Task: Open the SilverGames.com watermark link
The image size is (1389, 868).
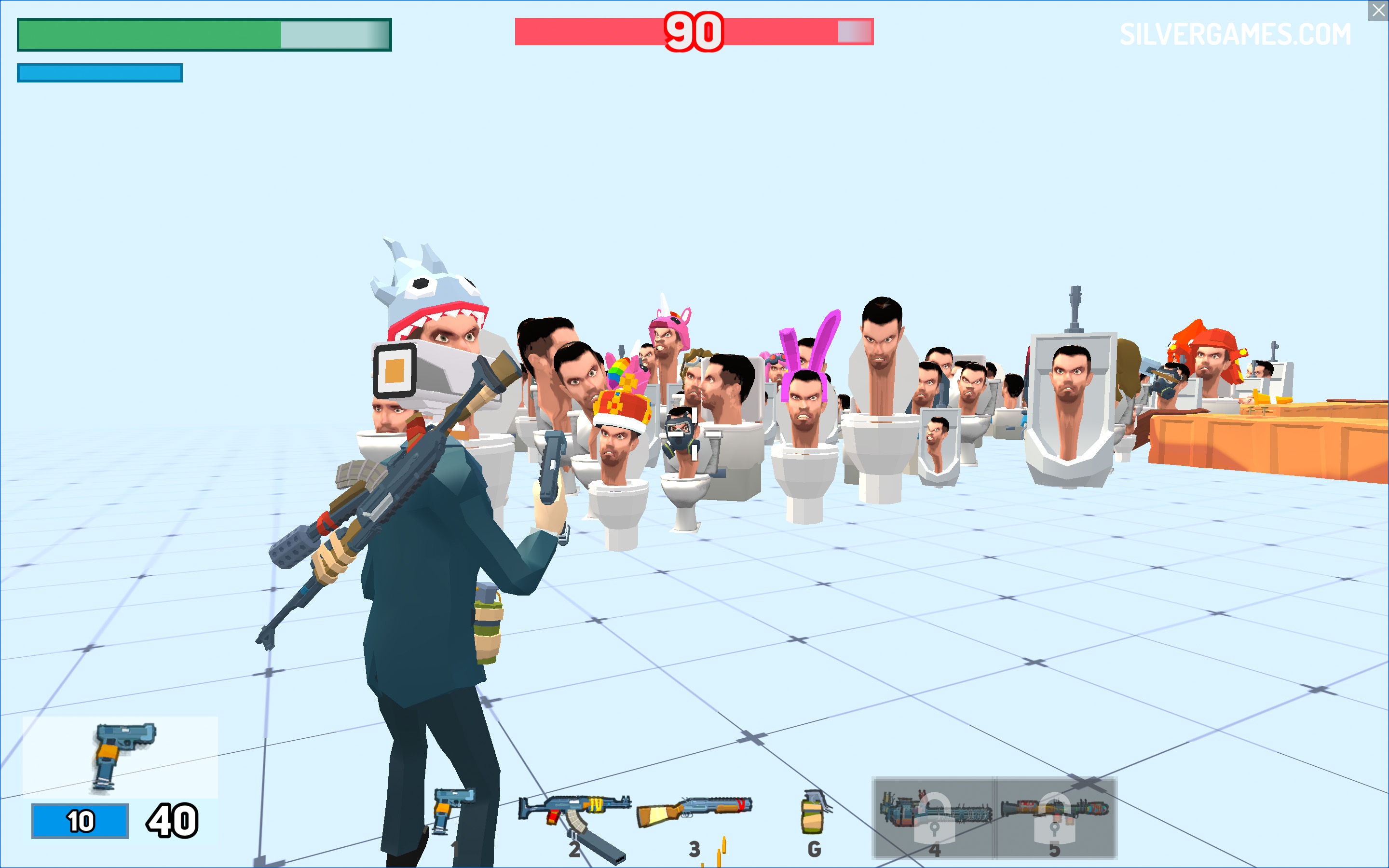Action: tap(1235, 34)
